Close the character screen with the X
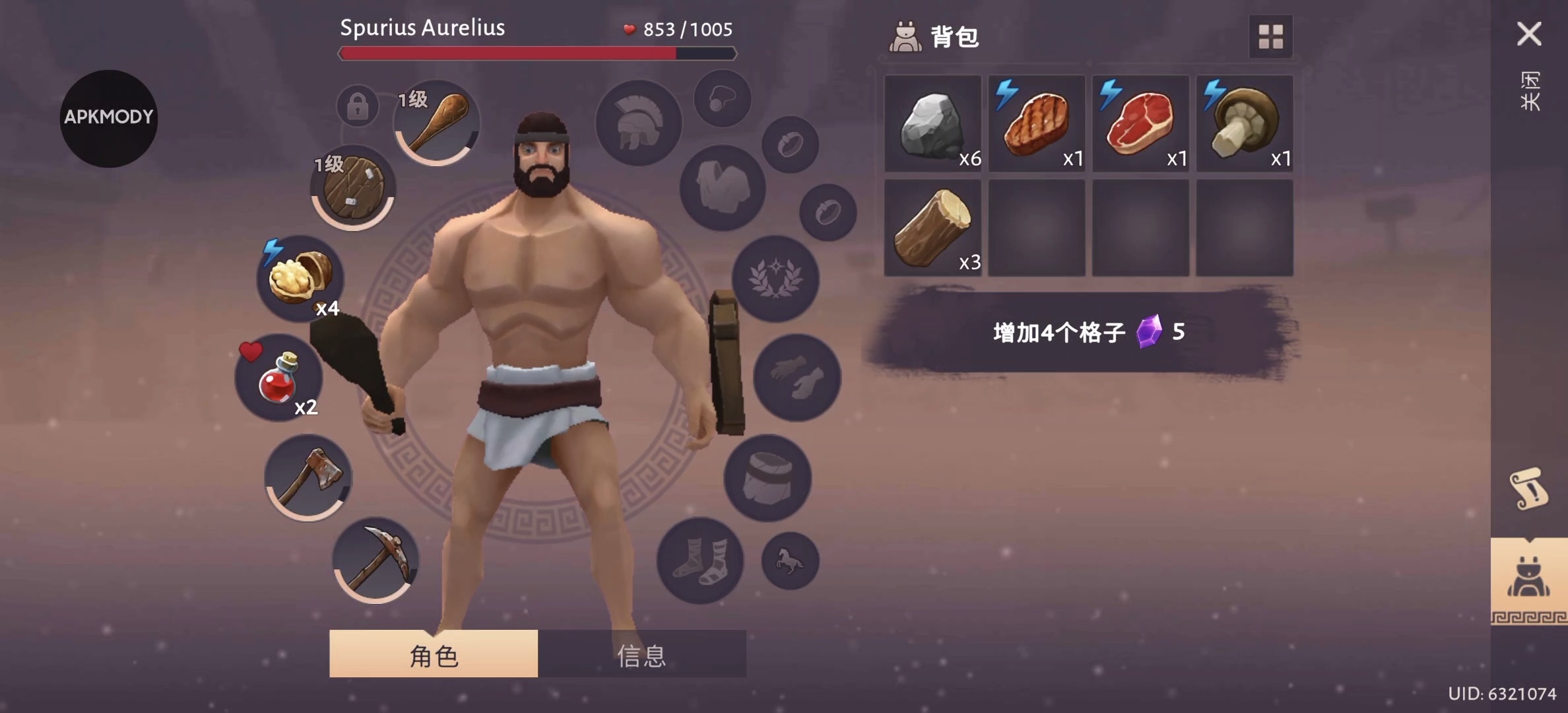 [1528, 34]
